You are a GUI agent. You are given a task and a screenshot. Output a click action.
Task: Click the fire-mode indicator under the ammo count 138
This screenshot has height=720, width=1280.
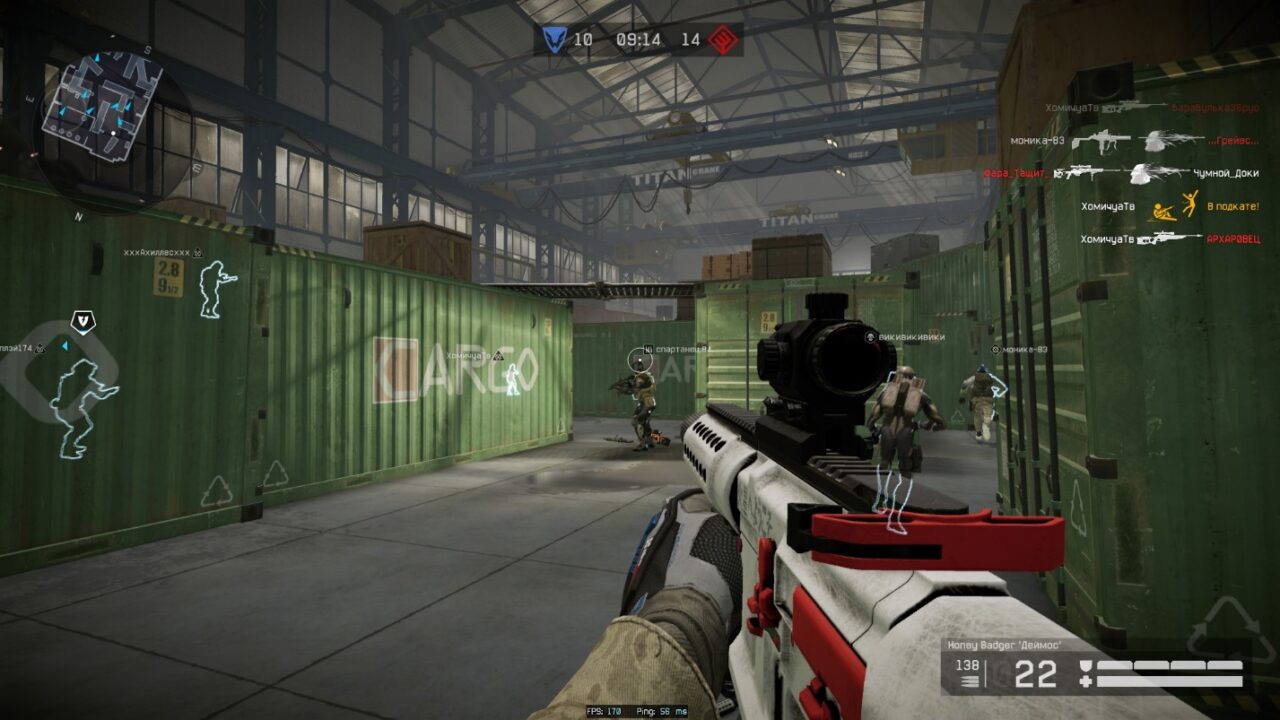click(x=968, y=681)
